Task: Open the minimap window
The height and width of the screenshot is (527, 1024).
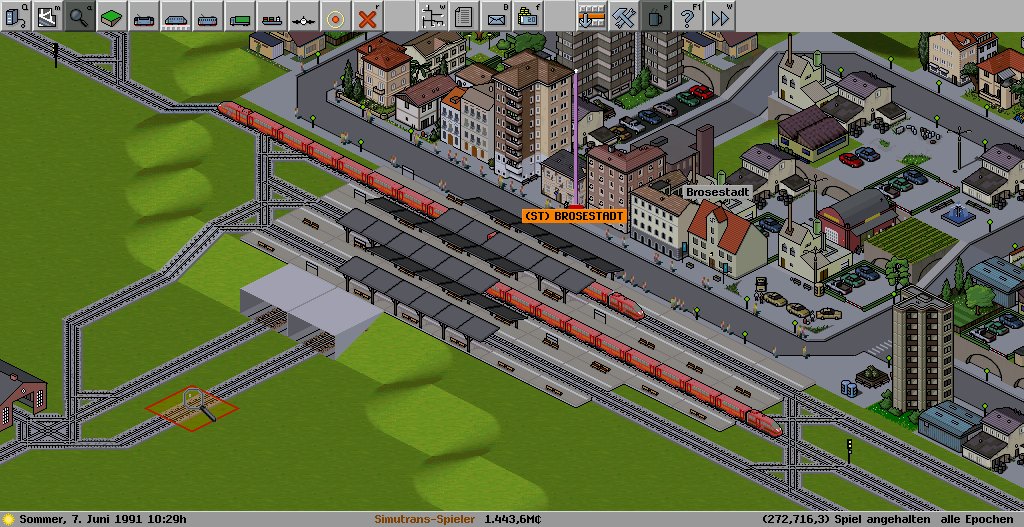Action: [x=47, y=16]
